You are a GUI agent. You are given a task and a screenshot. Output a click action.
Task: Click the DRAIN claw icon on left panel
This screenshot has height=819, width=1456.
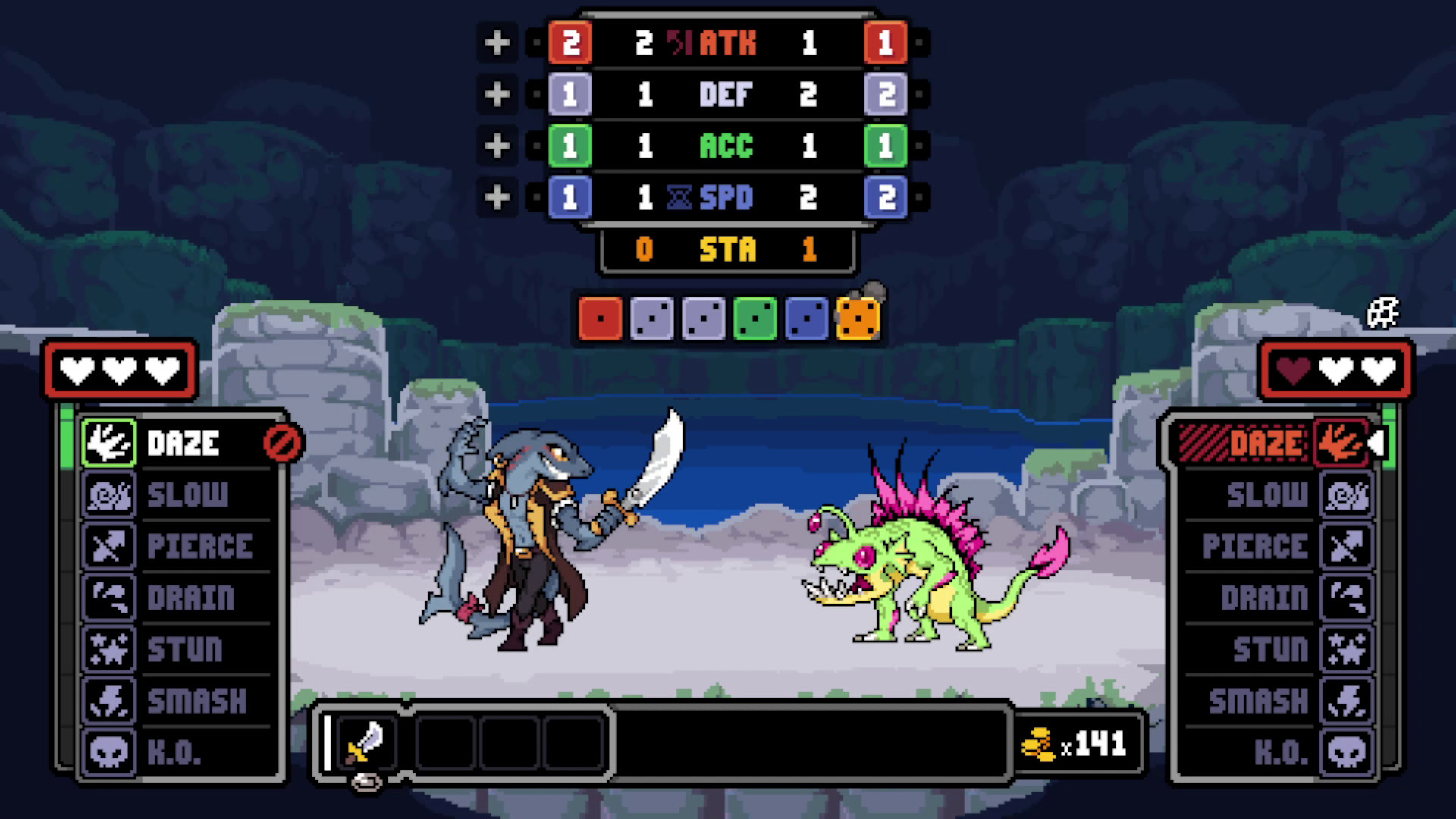pyautogui.click(x=108, y=598)
